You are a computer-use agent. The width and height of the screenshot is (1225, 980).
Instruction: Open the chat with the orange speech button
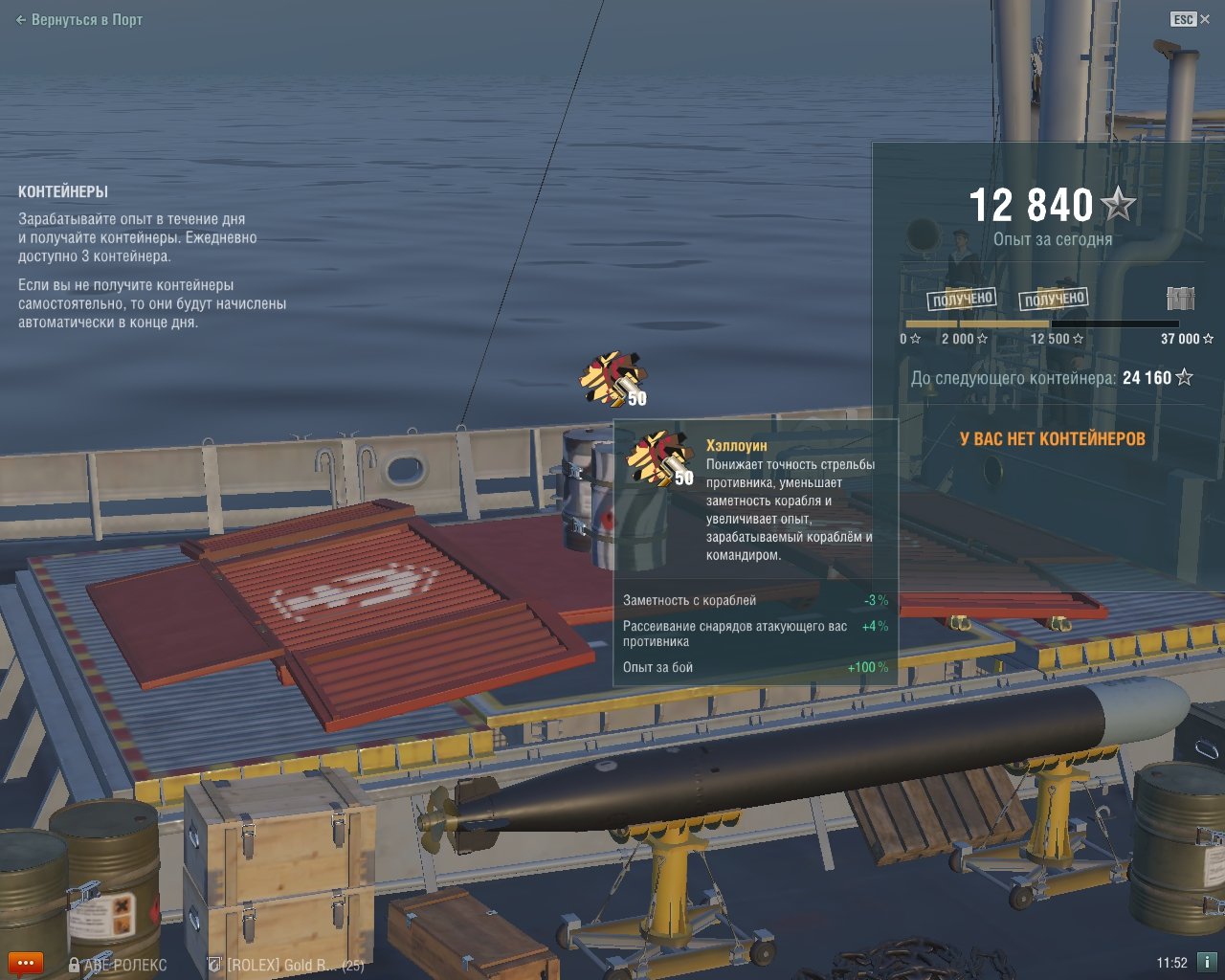[x=25, y=963]
